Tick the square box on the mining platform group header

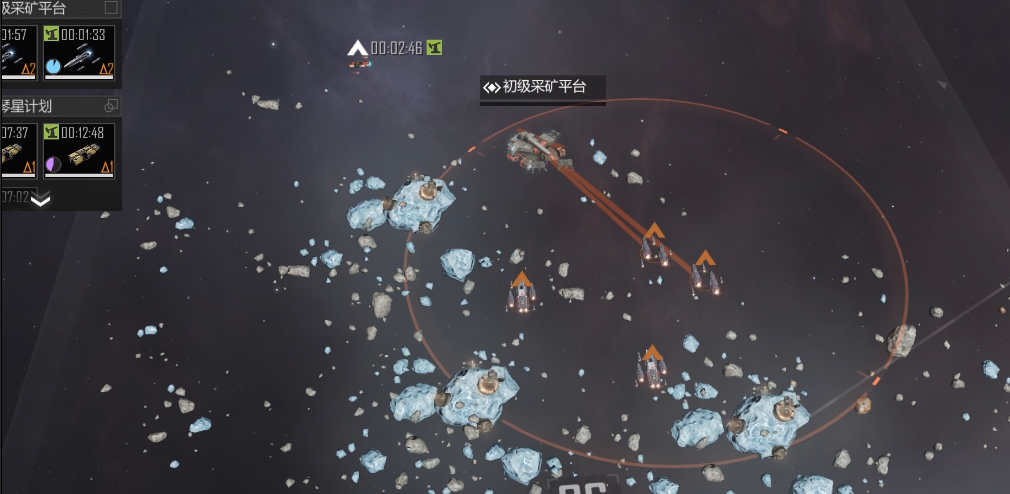point(111,8)
